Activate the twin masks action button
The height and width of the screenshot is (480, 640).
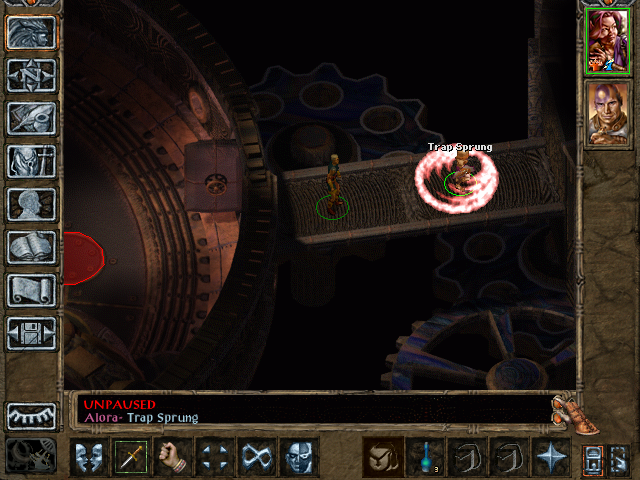[x=89, y=458]
